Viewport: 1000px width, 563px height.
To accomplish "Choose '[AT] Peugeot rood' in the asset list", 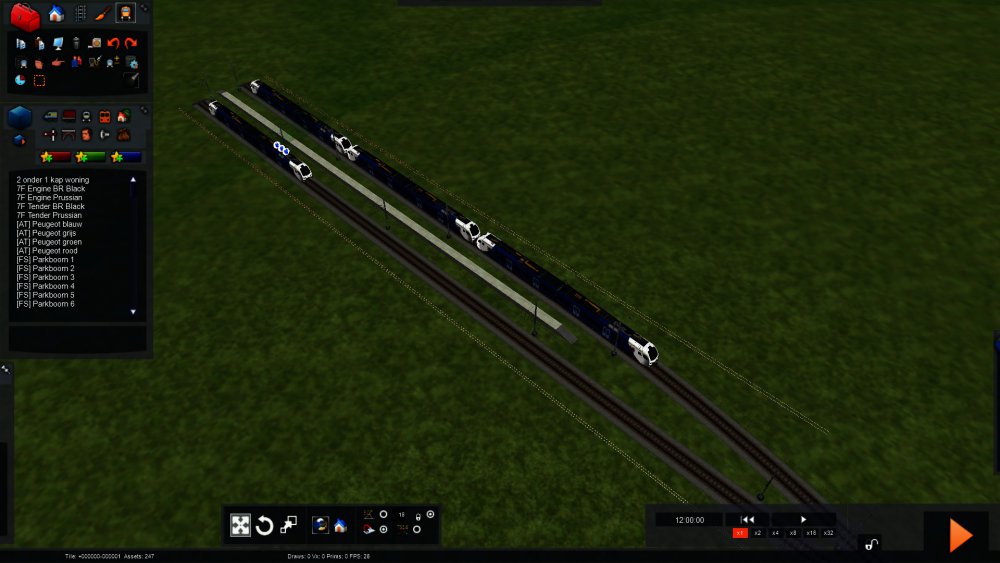I will coord(49,251).
